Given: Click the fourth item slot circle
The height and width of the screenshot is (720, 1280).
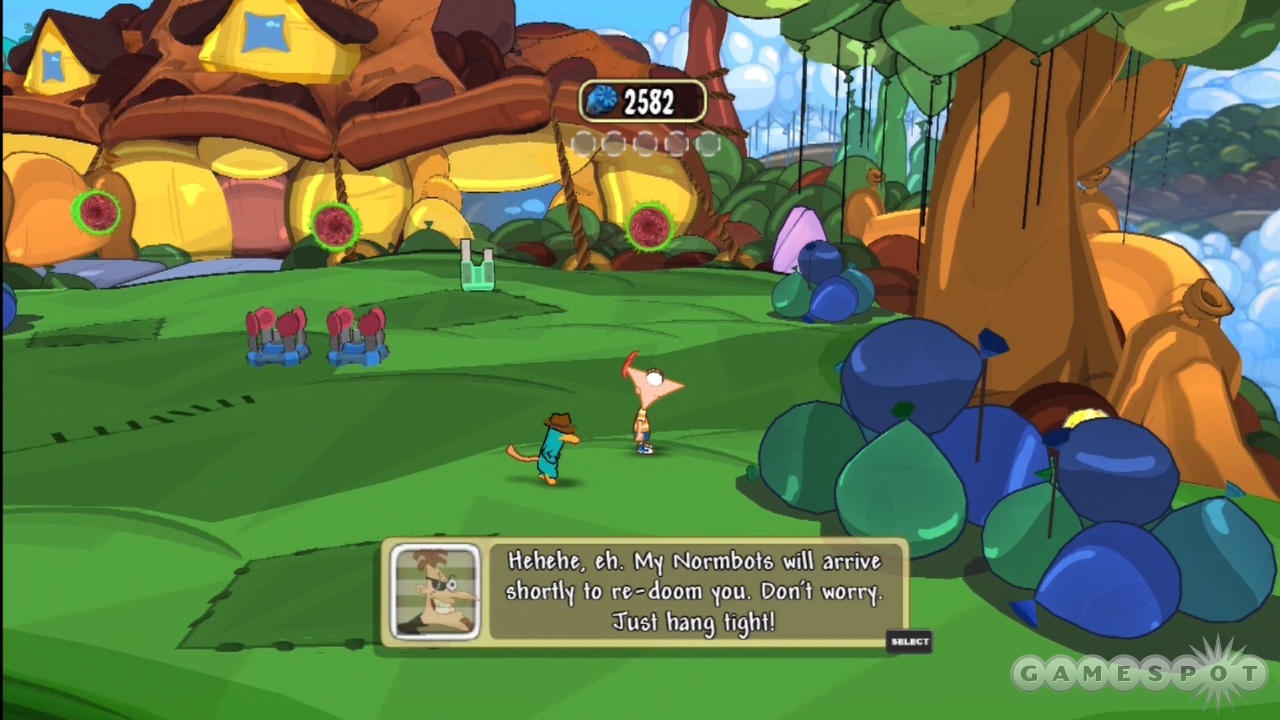Looking at the screenshot, I should tap(676, 144).
